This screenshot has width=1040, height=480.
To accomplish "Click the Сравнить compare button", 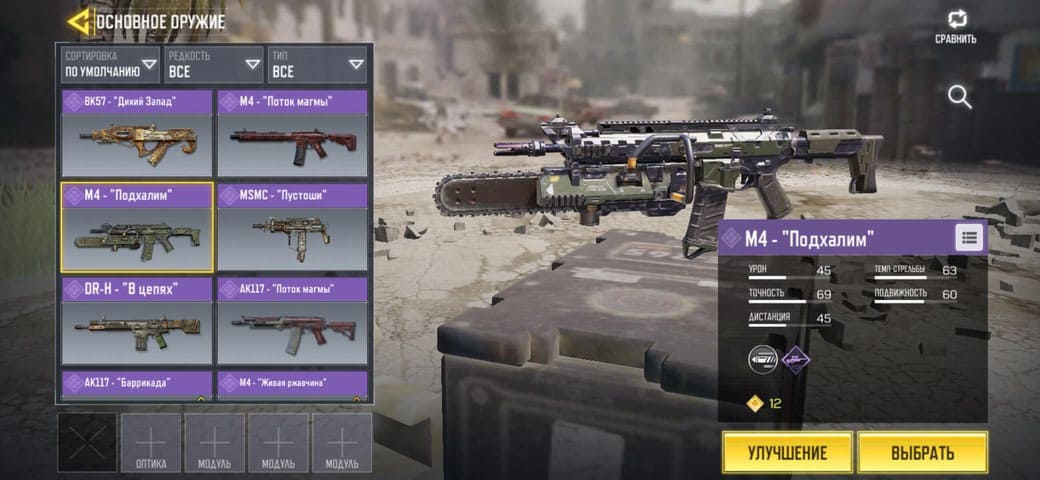I will (956, 26).
